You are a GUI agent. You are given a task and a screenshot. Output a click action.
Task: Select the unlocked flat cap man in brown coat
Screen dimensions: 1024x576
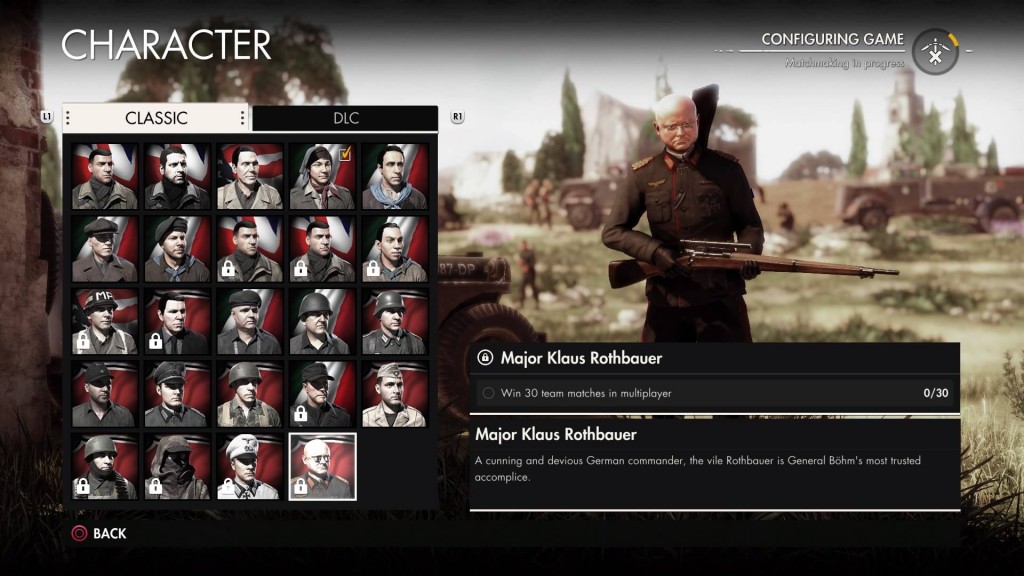pyautogui.click(x=105, y=249)
